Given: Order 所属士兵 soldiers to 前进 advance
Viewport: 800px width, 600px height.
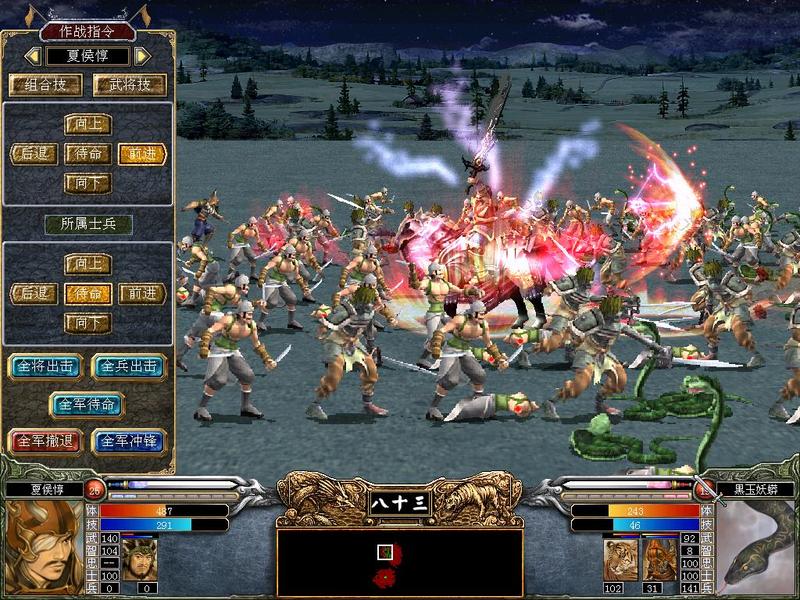Looking at the screenshot, I should pyautogui.click(x=142, y=293).
